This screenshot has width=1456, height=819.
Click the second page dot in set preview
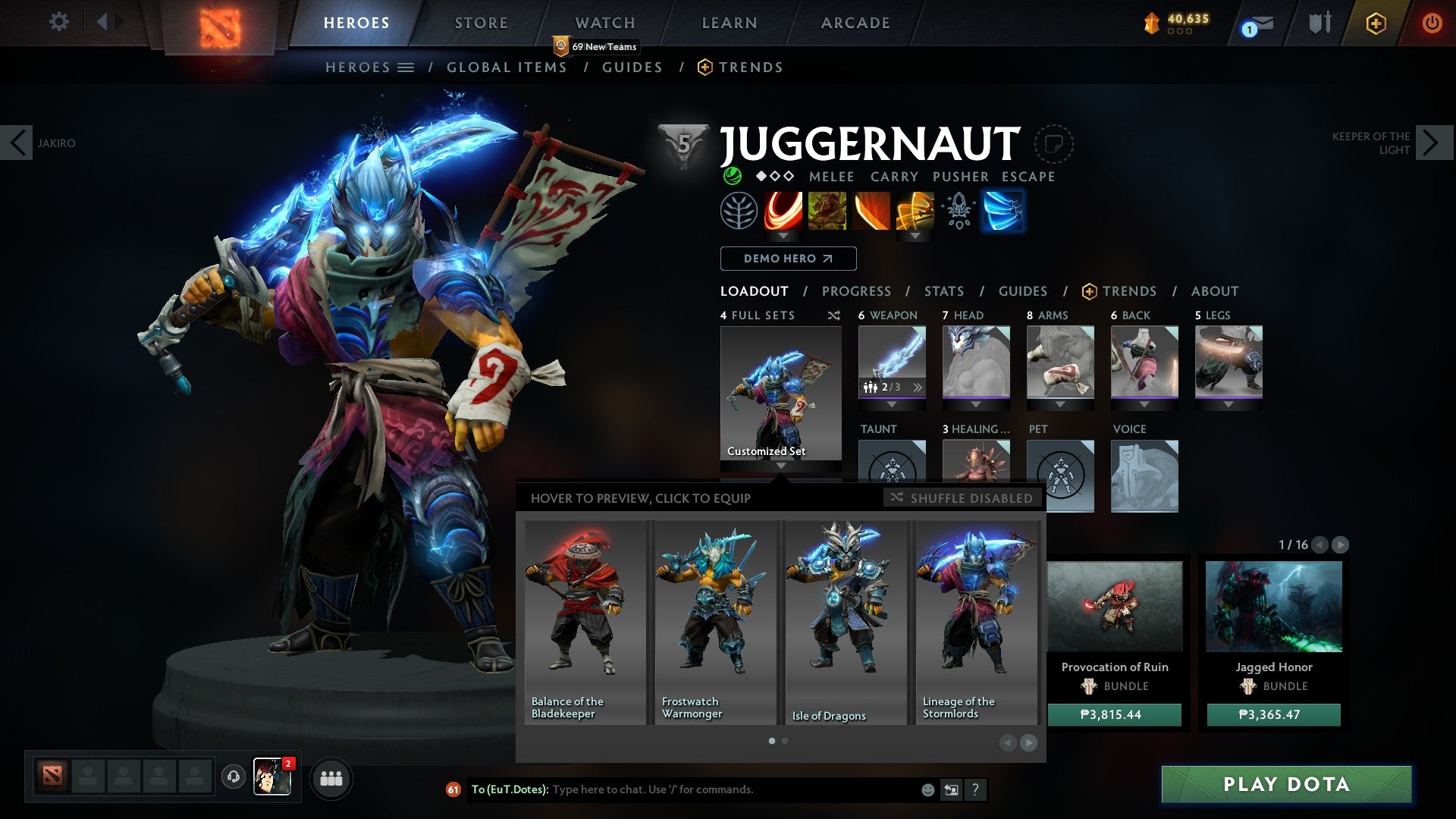point(784,740)
